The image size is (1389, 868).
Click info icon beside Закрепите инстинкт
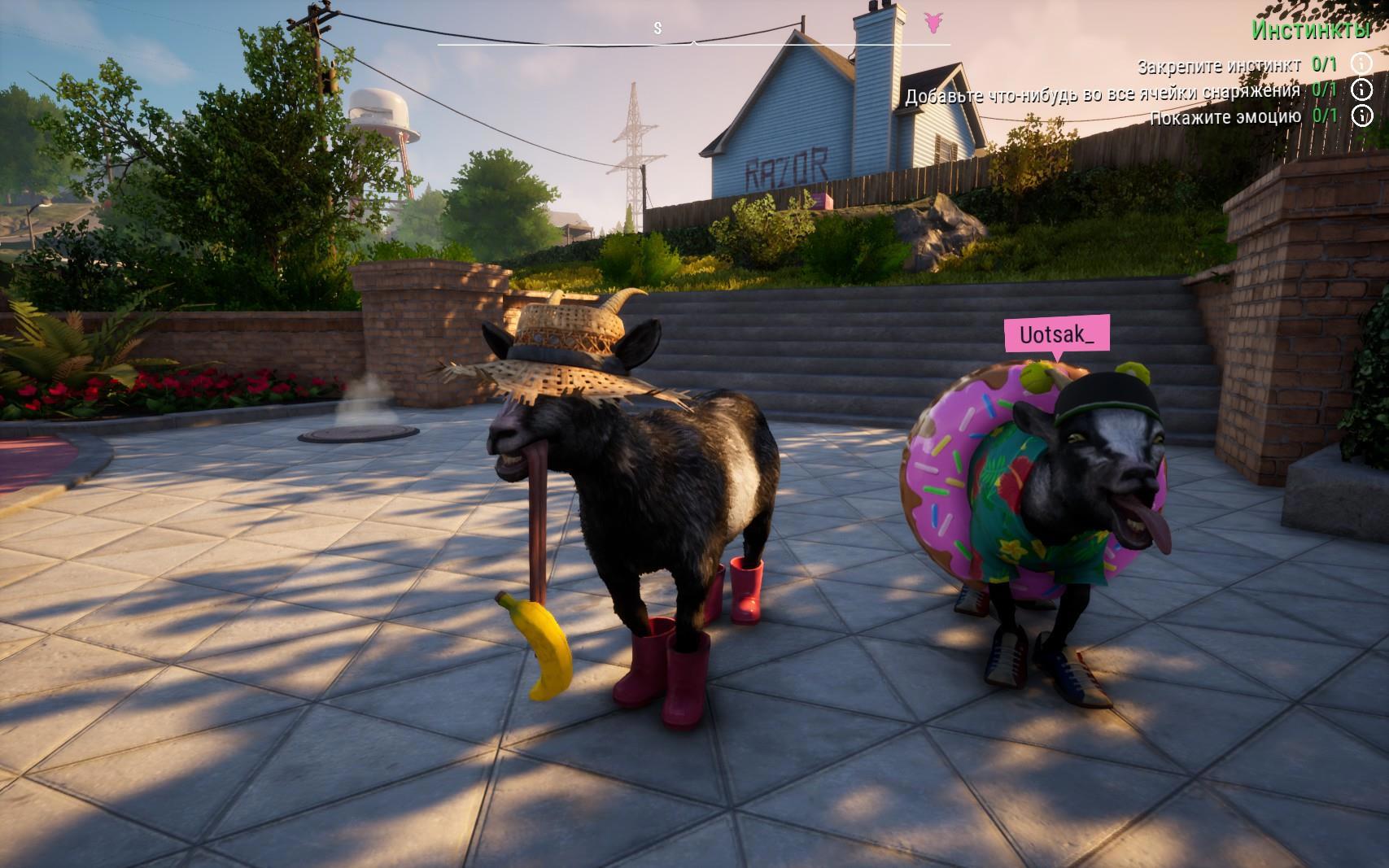coord(1361,63)
